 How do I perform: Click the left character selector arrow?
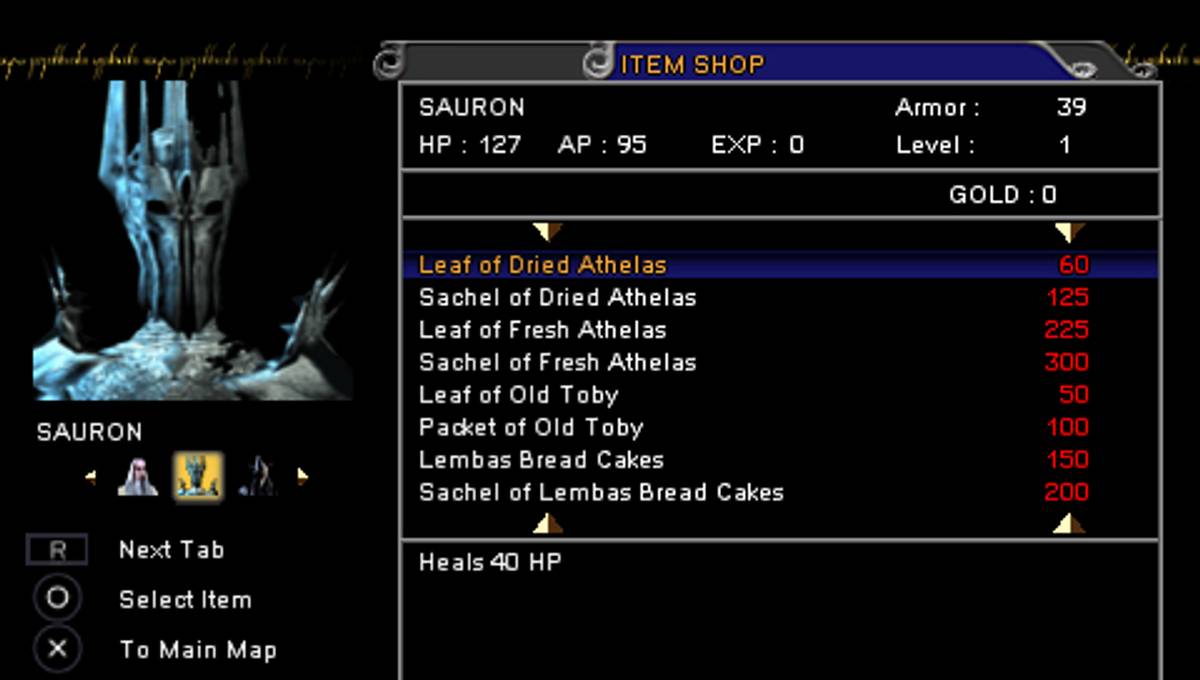click(x=91, y=477)
